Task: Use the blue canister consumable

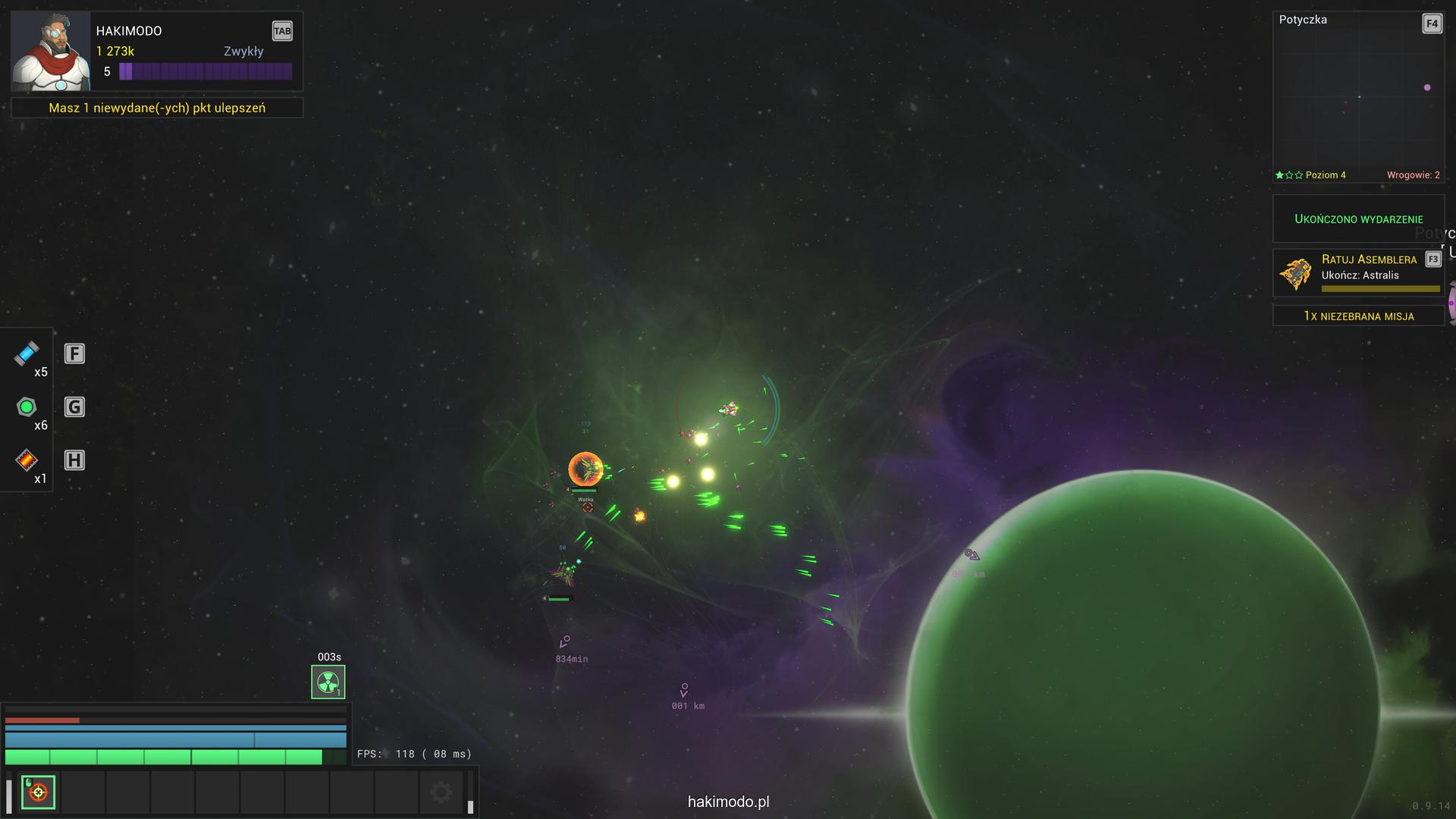Action: (27, 353)
